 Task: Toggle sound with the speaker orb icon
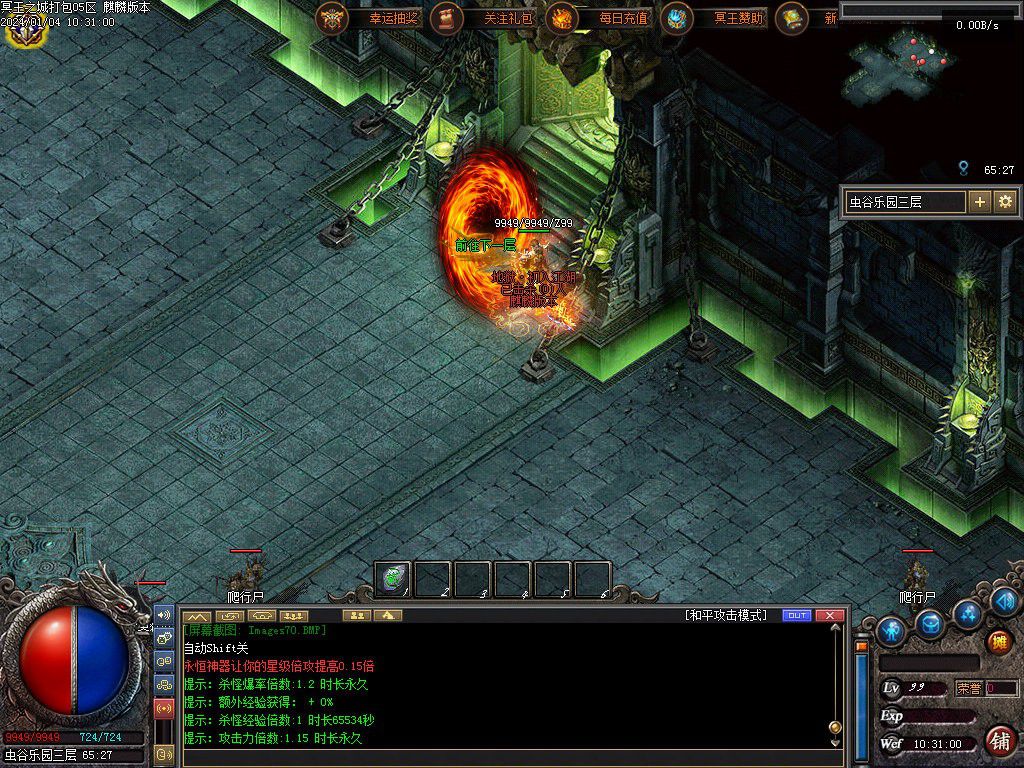click(1006, 601)
